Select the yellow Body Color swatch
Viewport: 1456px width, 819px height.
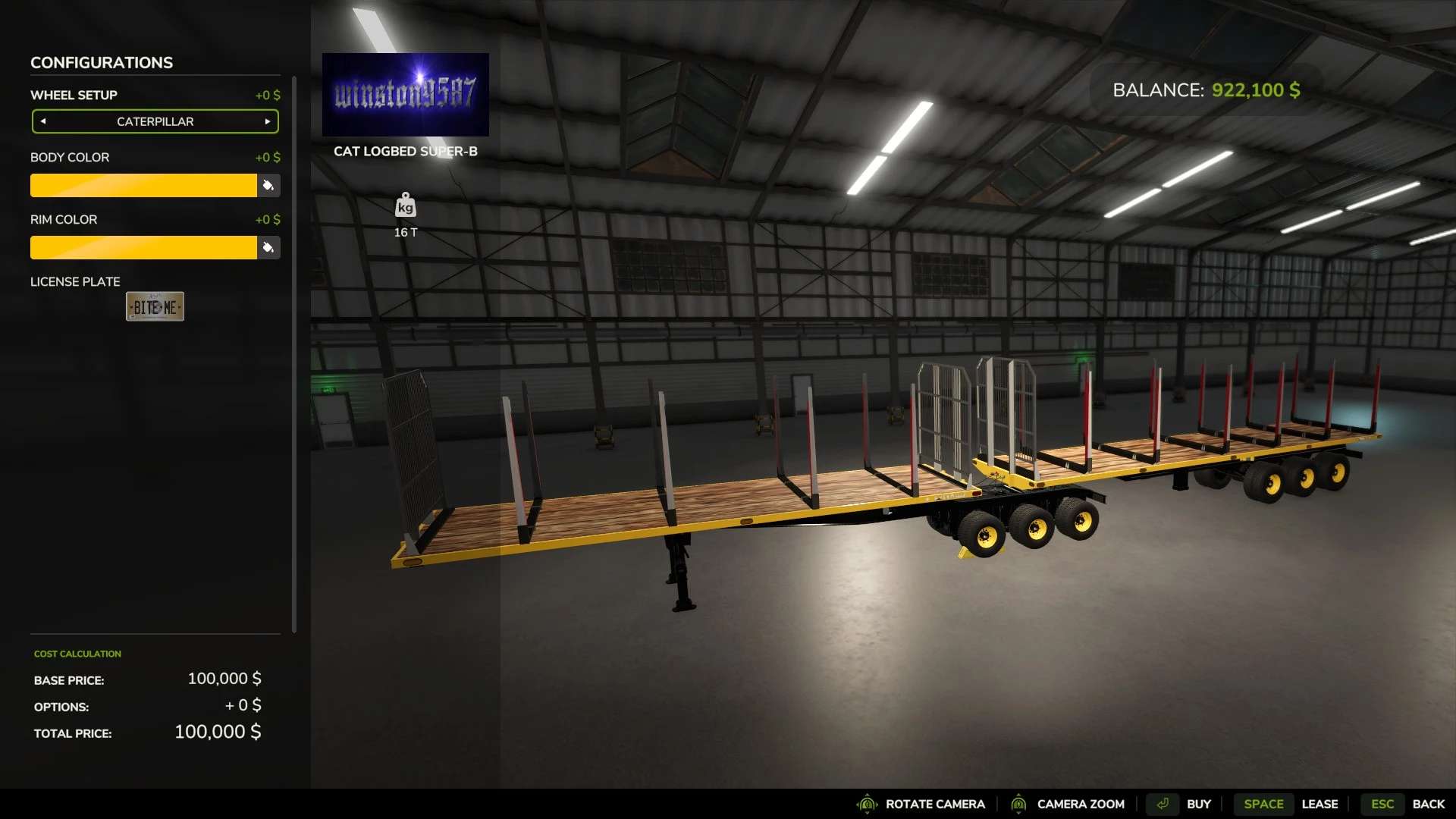pos(144,185)
